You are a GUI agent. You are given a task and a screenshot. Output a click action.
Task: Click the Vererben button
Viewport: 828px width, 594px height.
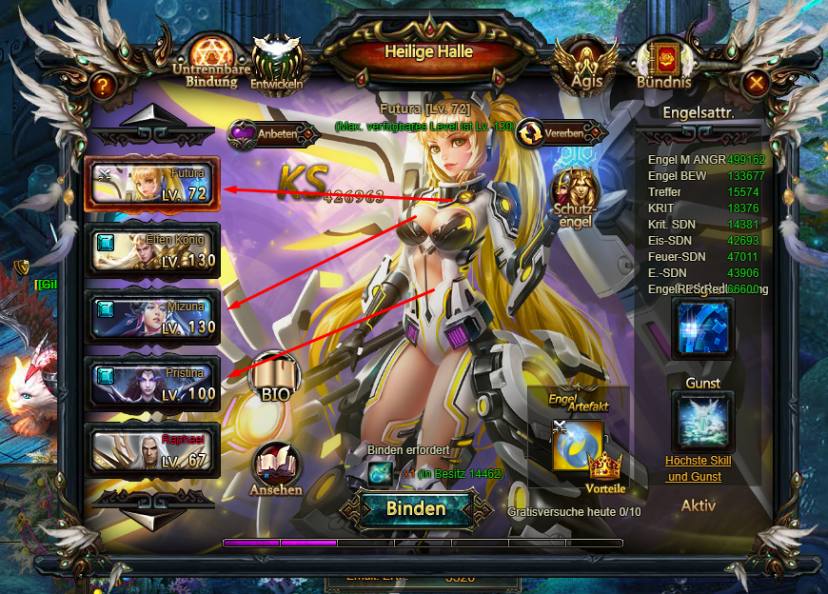[x=560, y=133]
